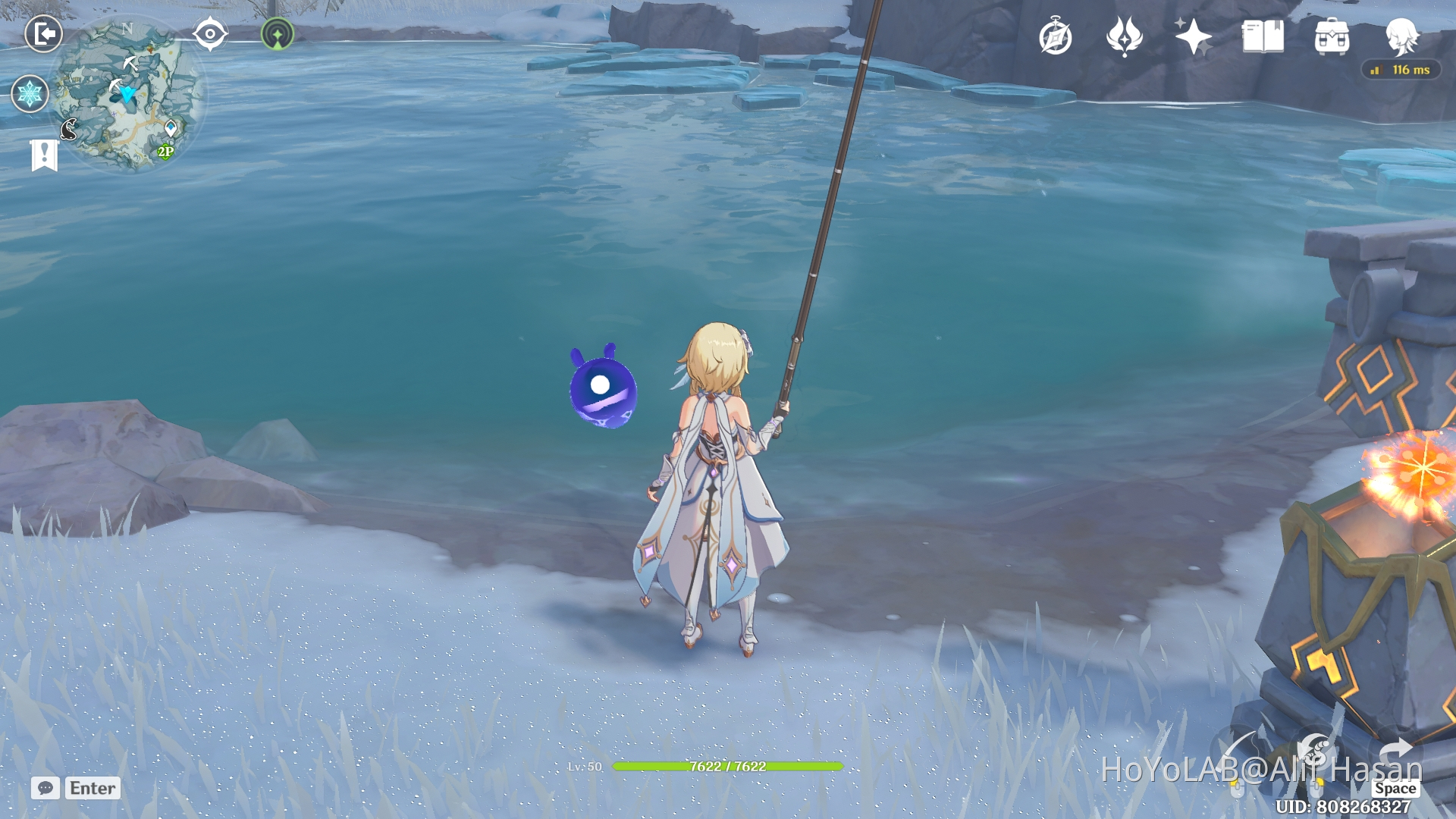1456x819 pixels.
Task: Click the Enter chat button
Action: (x=91, y=789)
